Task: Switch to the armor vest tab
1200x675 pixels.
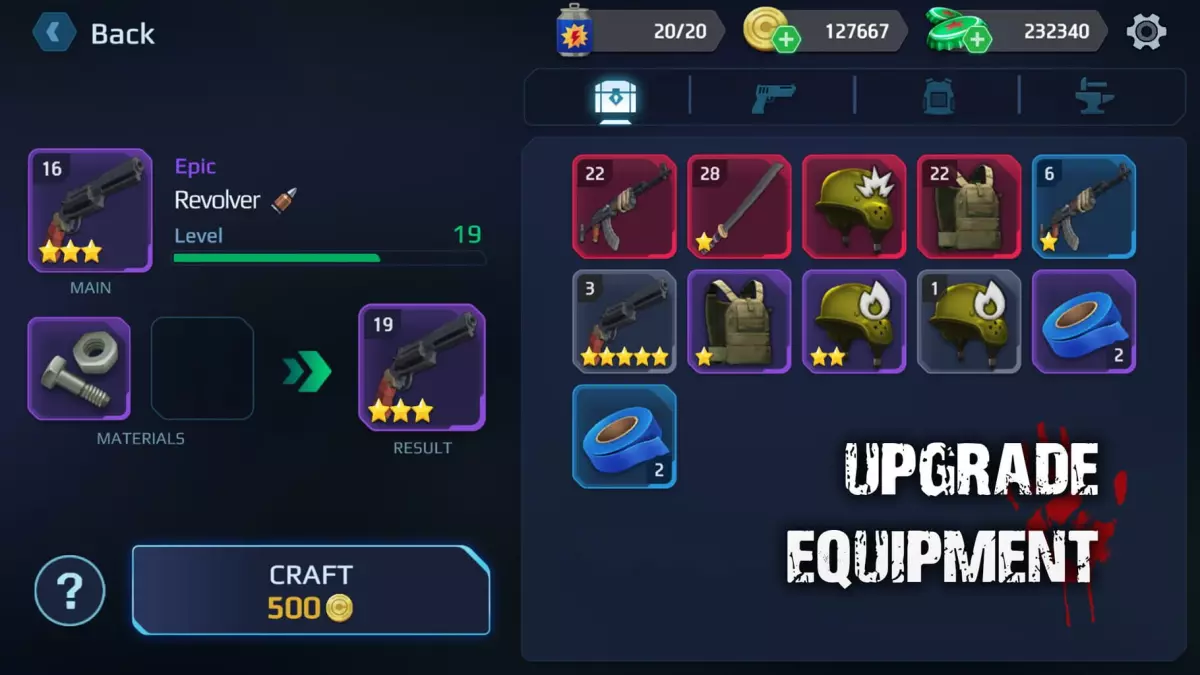Action: click(938, 97)
